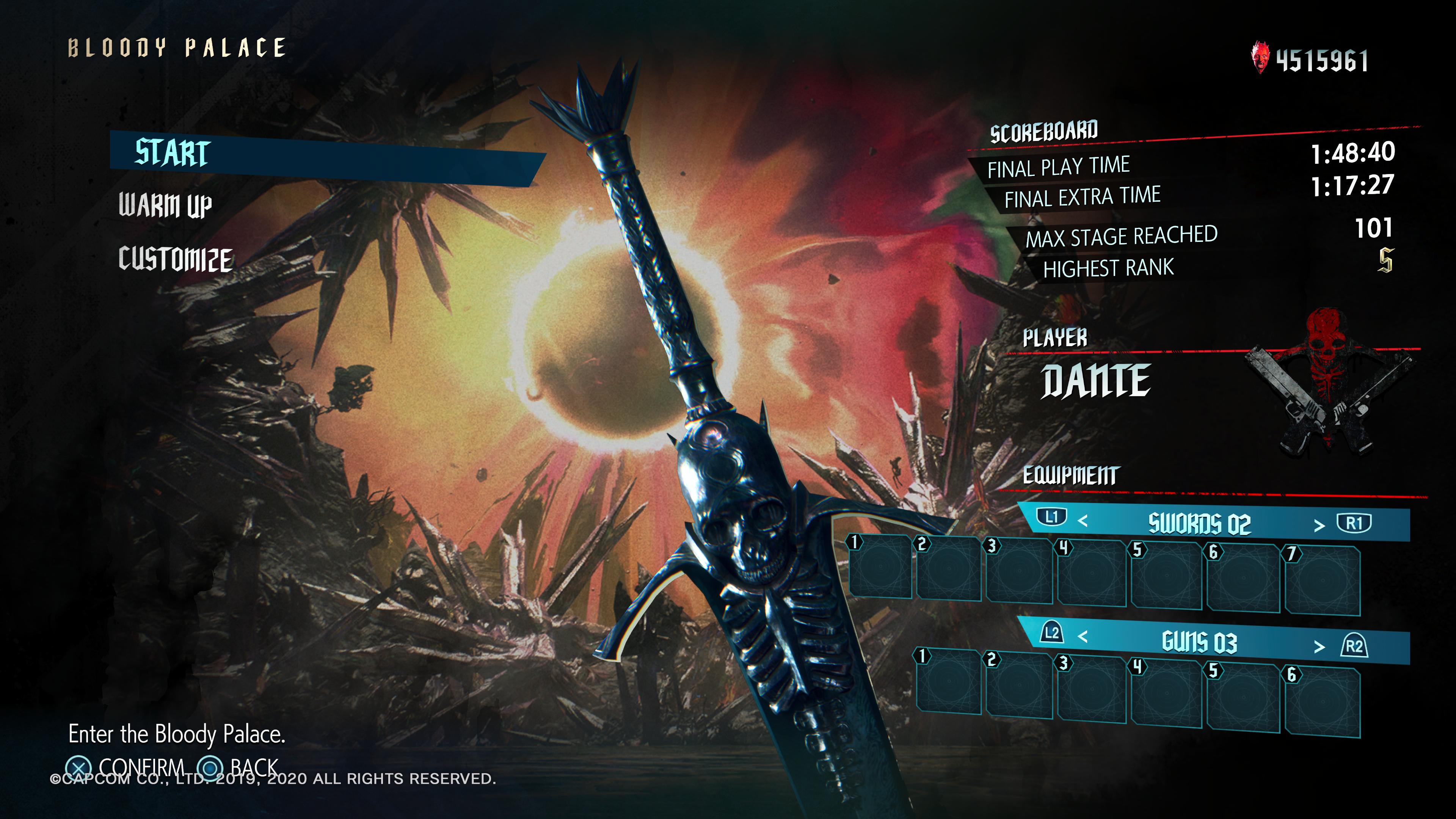Viewport: 1456px width, 819px height.
Task: Go to the previous Guns set arrow
Action: point(1083,637)
